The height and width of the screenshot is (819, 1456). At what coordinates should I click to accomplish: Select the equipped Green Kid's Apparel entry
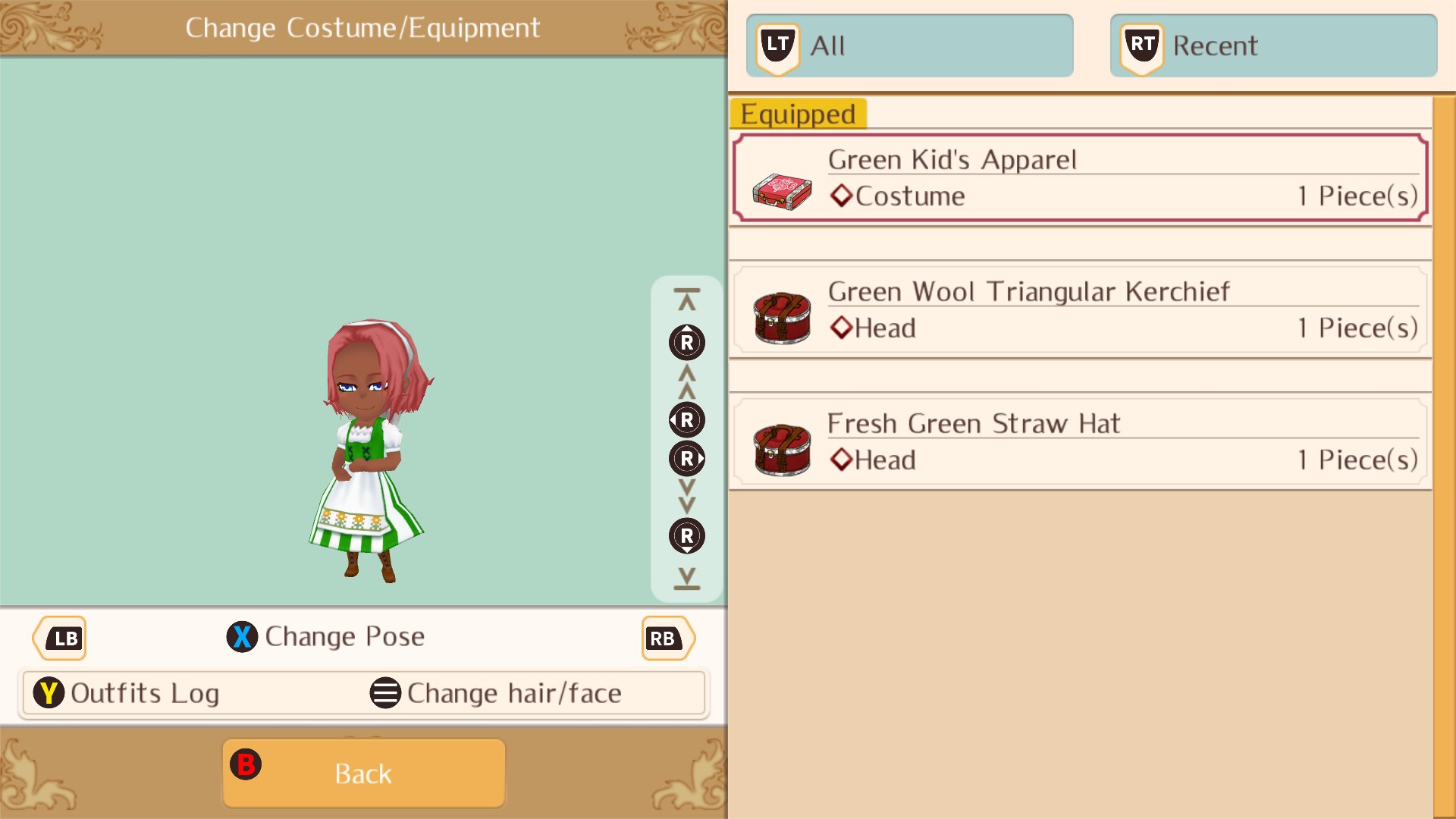[1077, 177]
